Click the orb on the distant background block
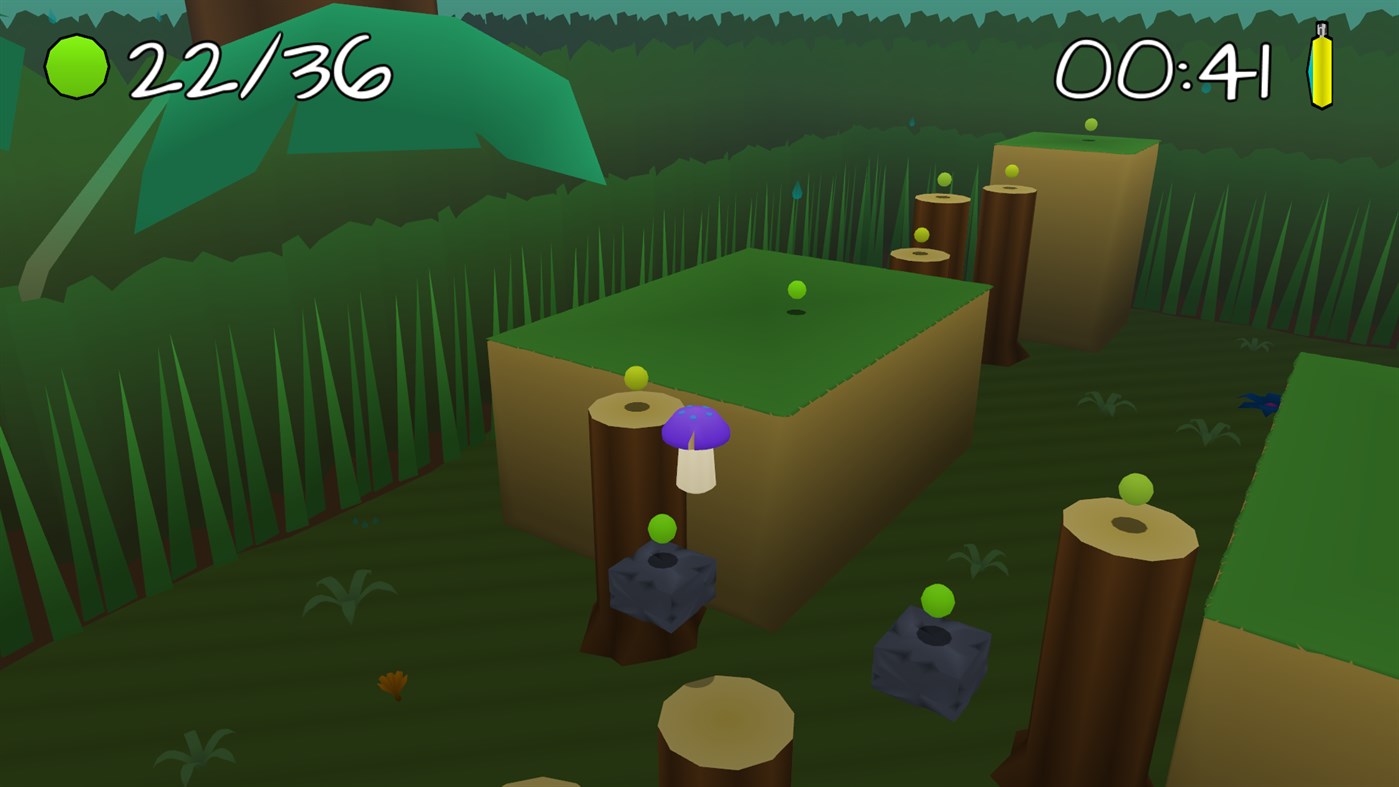Image resolution: width=1399 pixels, height=787 pixels. pyautogui.click(x=1089, y=123)
